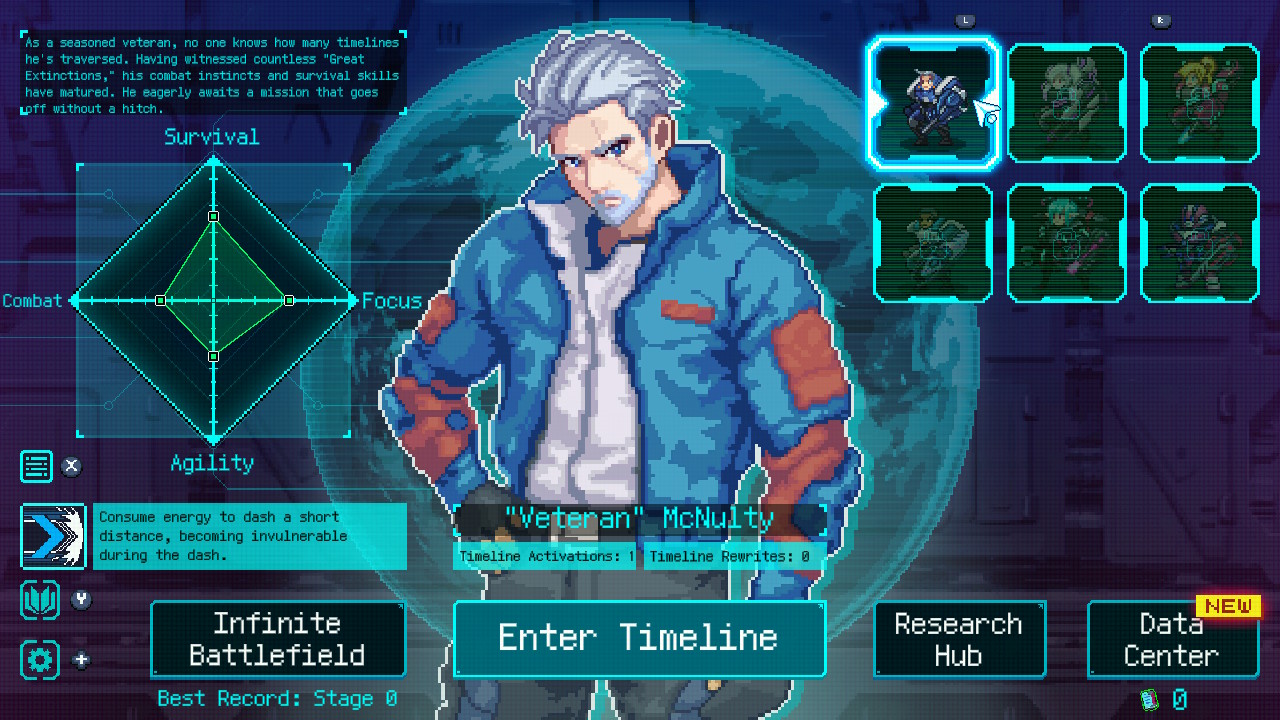Open the book codex icon with Y badge
The height and width of the screenshot is (720, 1280).
tap(37, 600)
